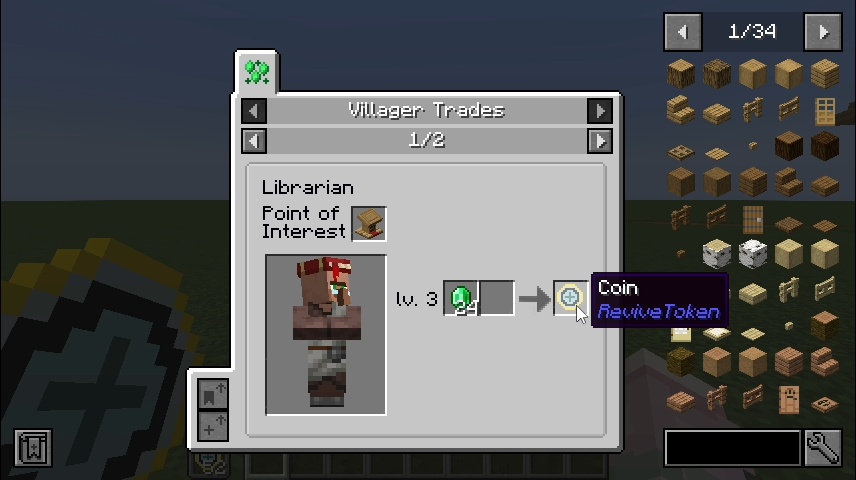The height and width of the screenshot is (480, 856).
Task: Open the previous item list page
Action: tap(682, 32)
